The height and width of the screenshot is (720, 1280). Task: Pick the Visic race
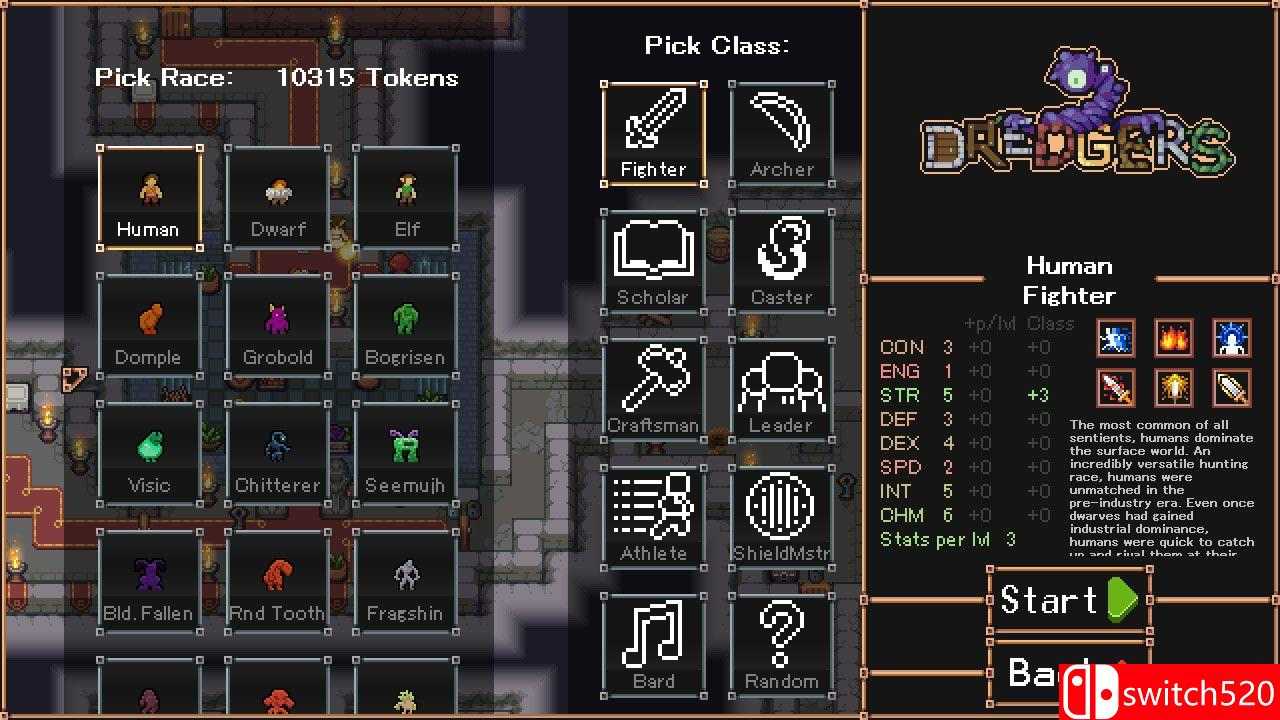(149, 451)
